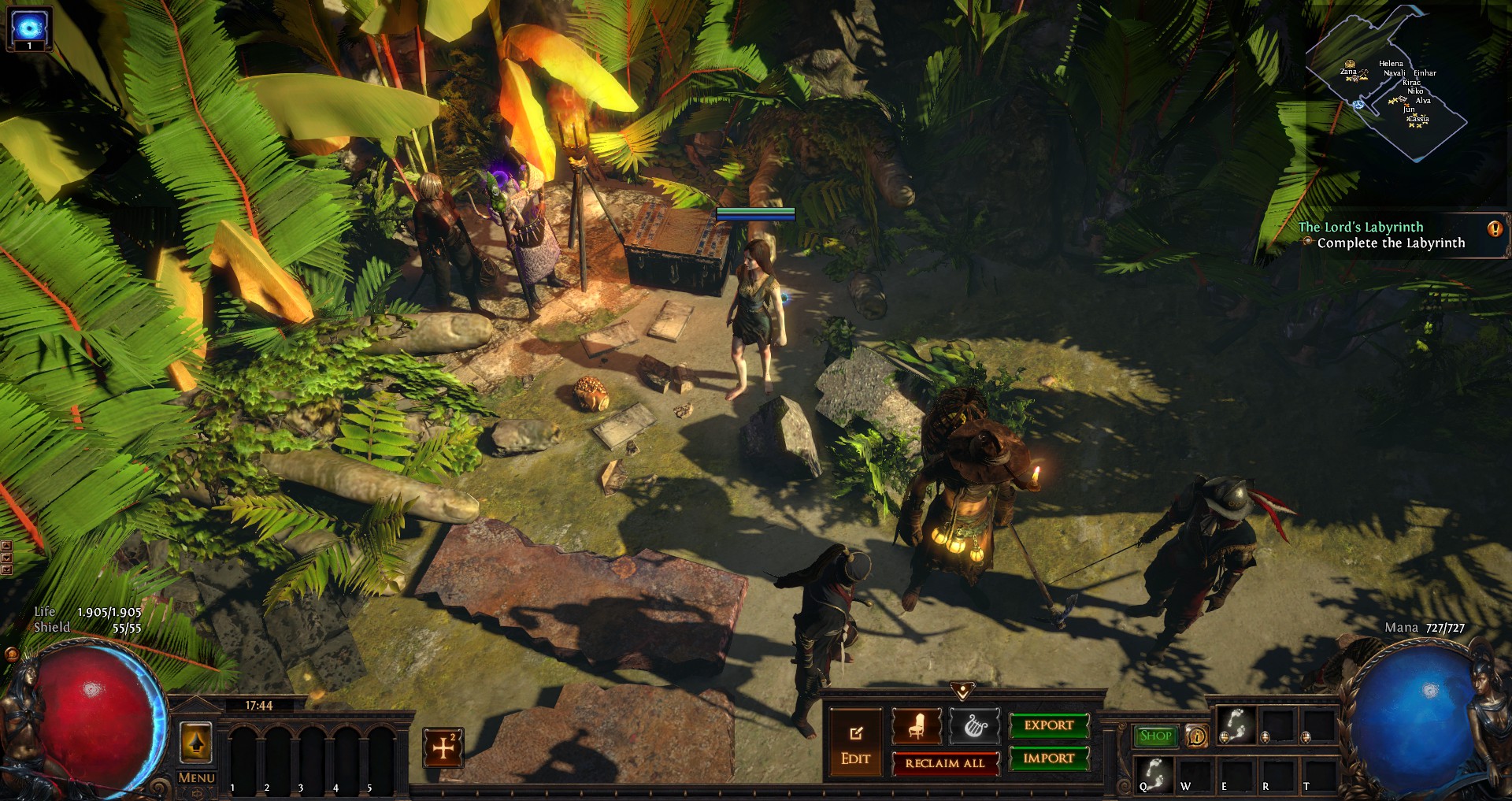The height and width of the screenshot is (801, 1512).
Task: Export the hideout layout
Action: click(1049, 725)
